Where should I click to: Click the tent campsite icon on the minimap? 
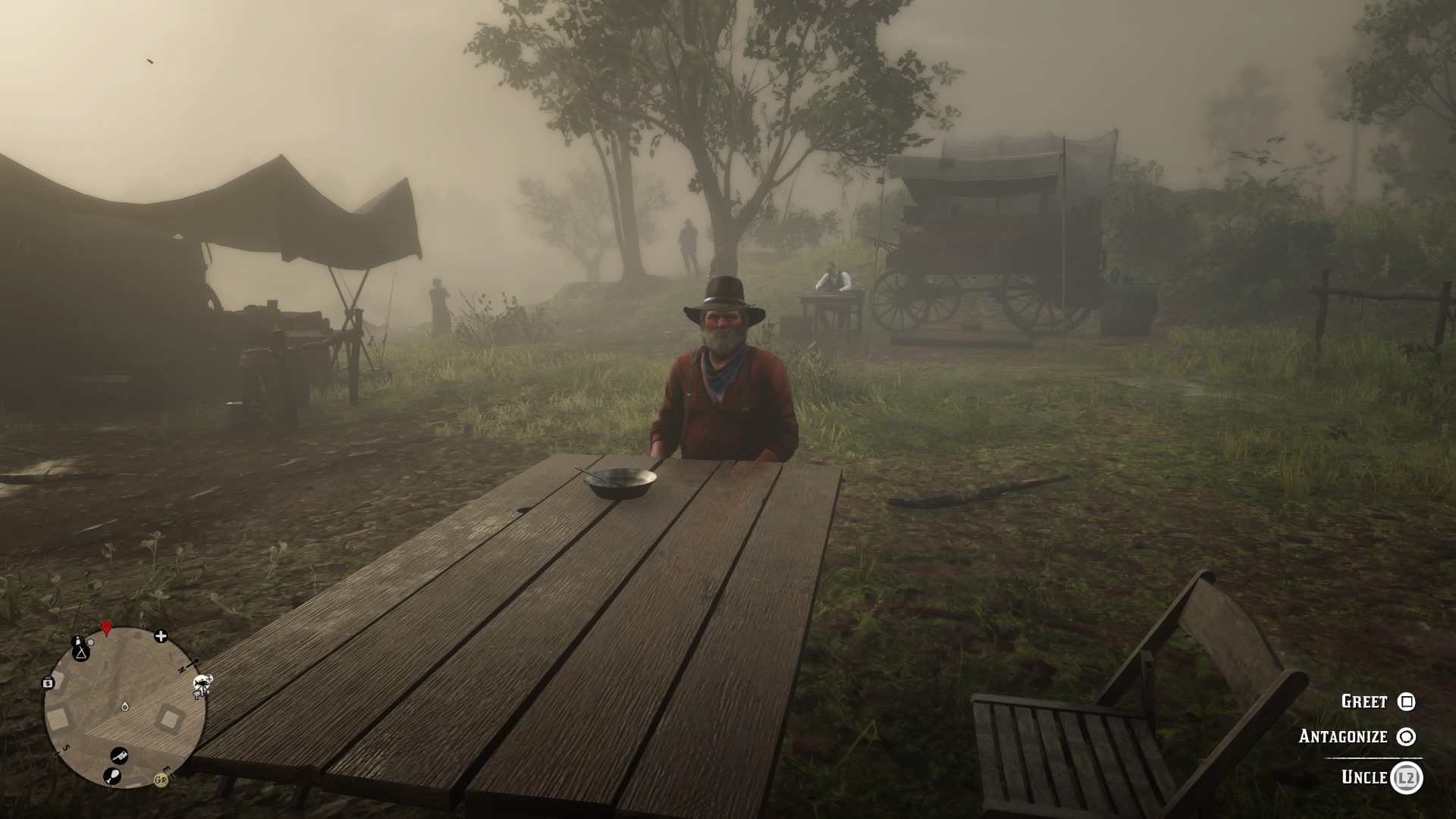80,654
